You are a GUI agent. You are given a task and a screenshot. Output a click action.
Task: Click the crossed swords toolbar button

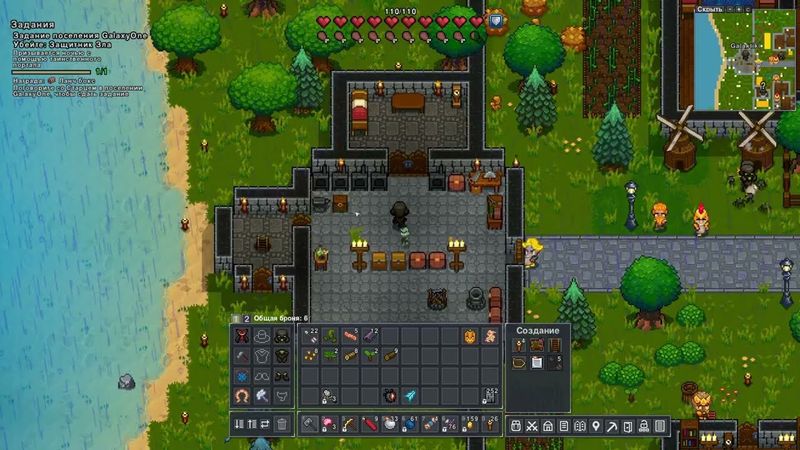click(x=531, y=427)
